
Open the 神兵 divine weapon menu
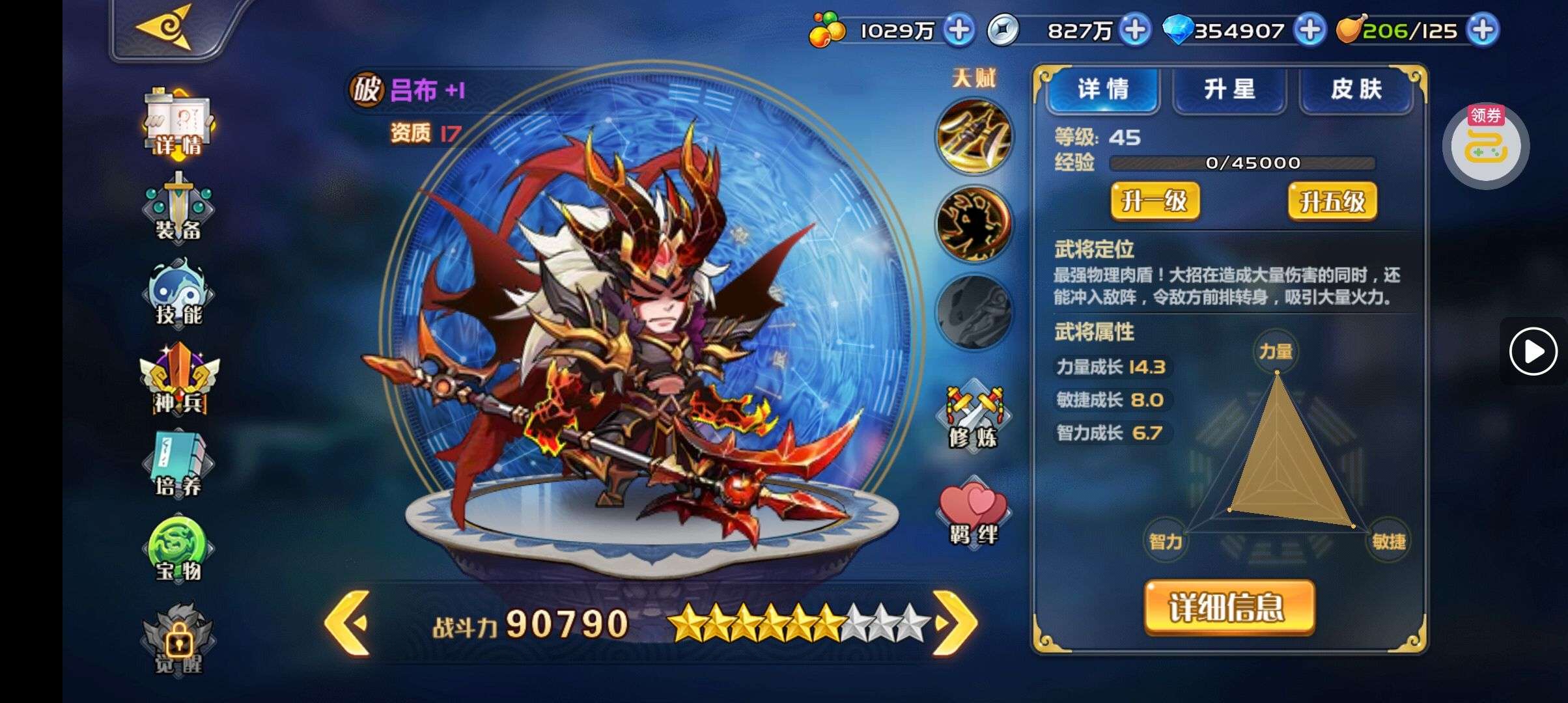point(179,379)
